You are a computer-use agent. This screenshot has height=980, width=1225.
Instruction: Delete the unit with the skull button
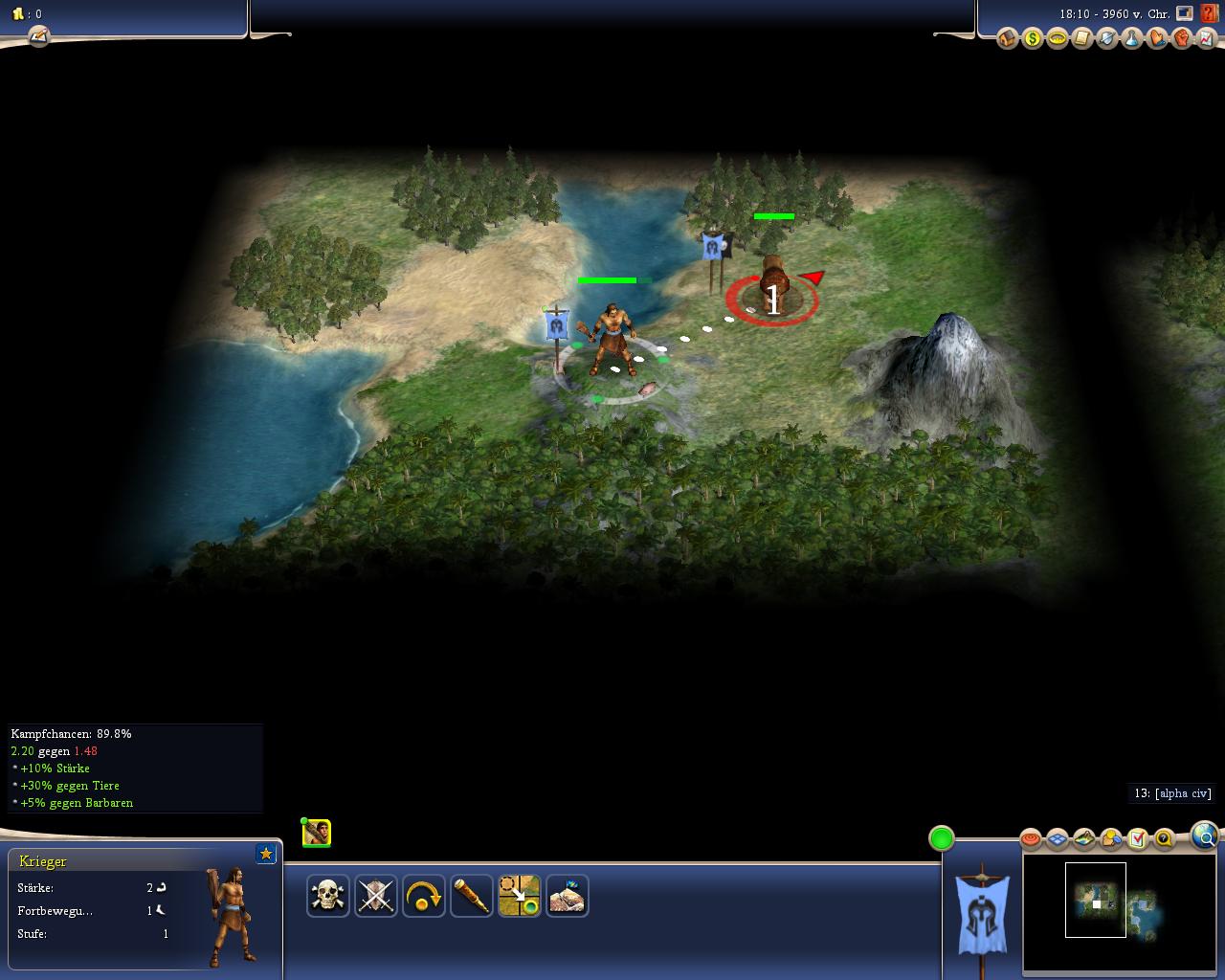pyautogui.click(x=328, y=896)
